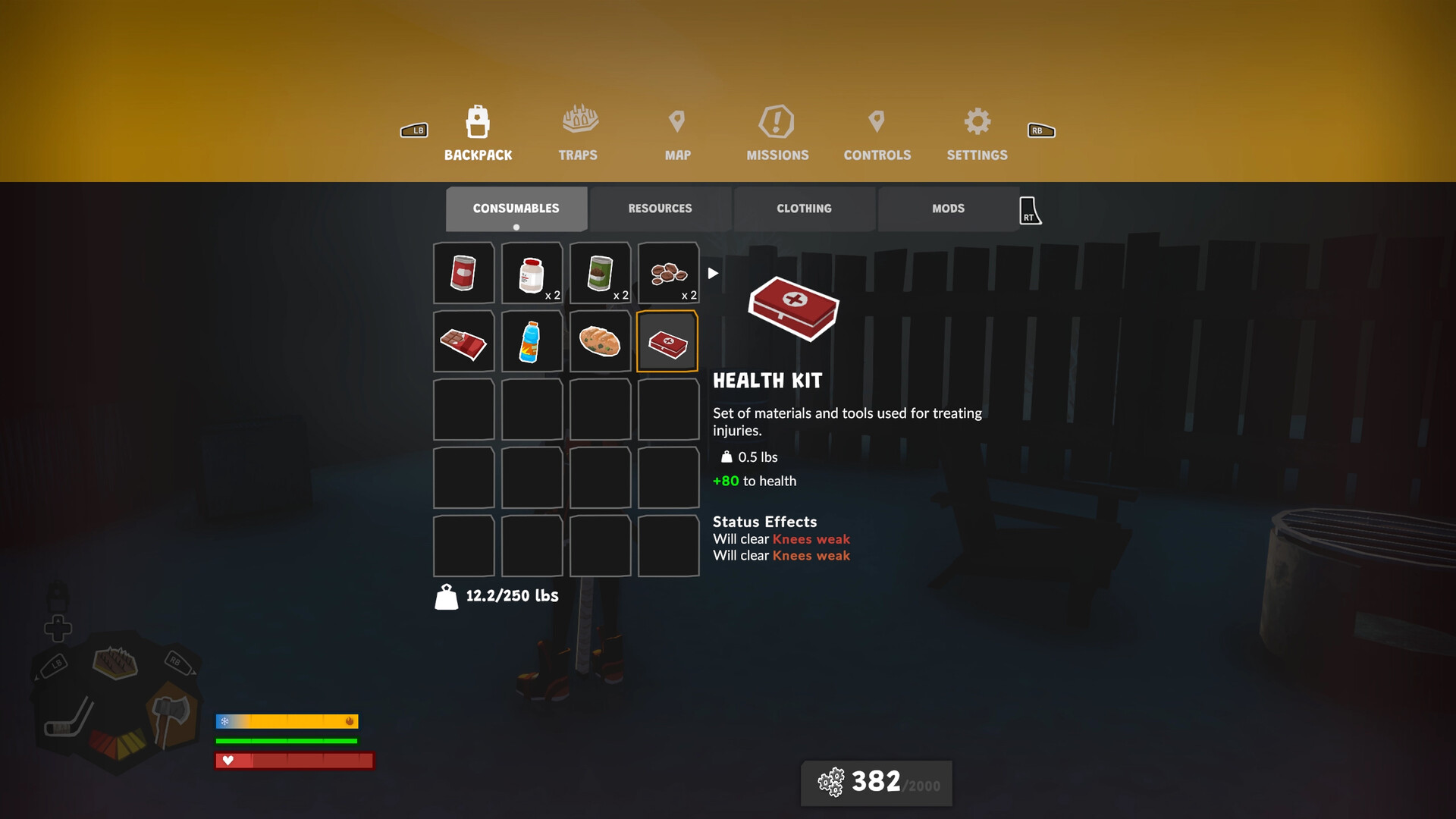This screenshot has height=819, width=1456.
Task: Choose the coffee beans slot
Action: 668,273
